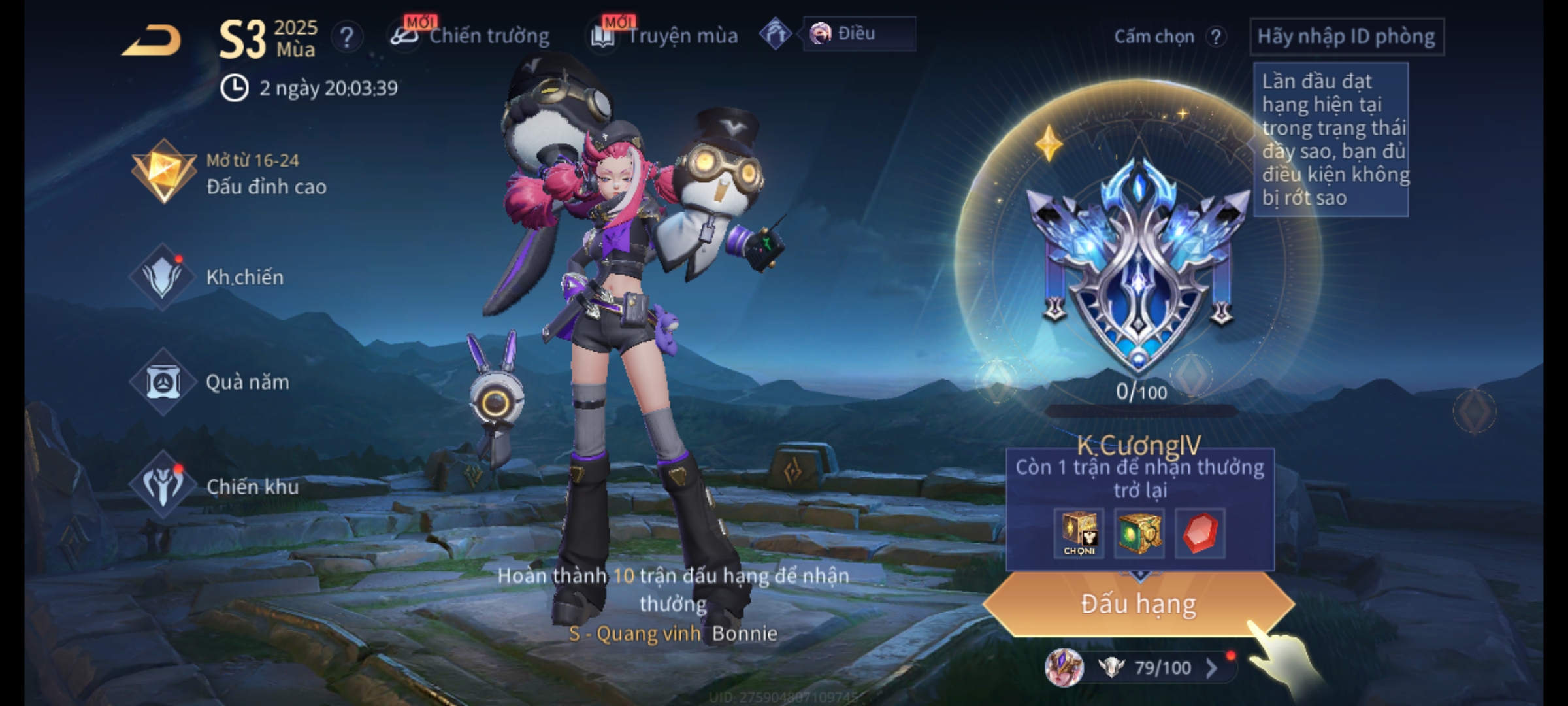The width and height of the screenshot is (1568, 706).
Task: Open the 79/100 progress bar arrow
Action: (x=1212, y=667)
